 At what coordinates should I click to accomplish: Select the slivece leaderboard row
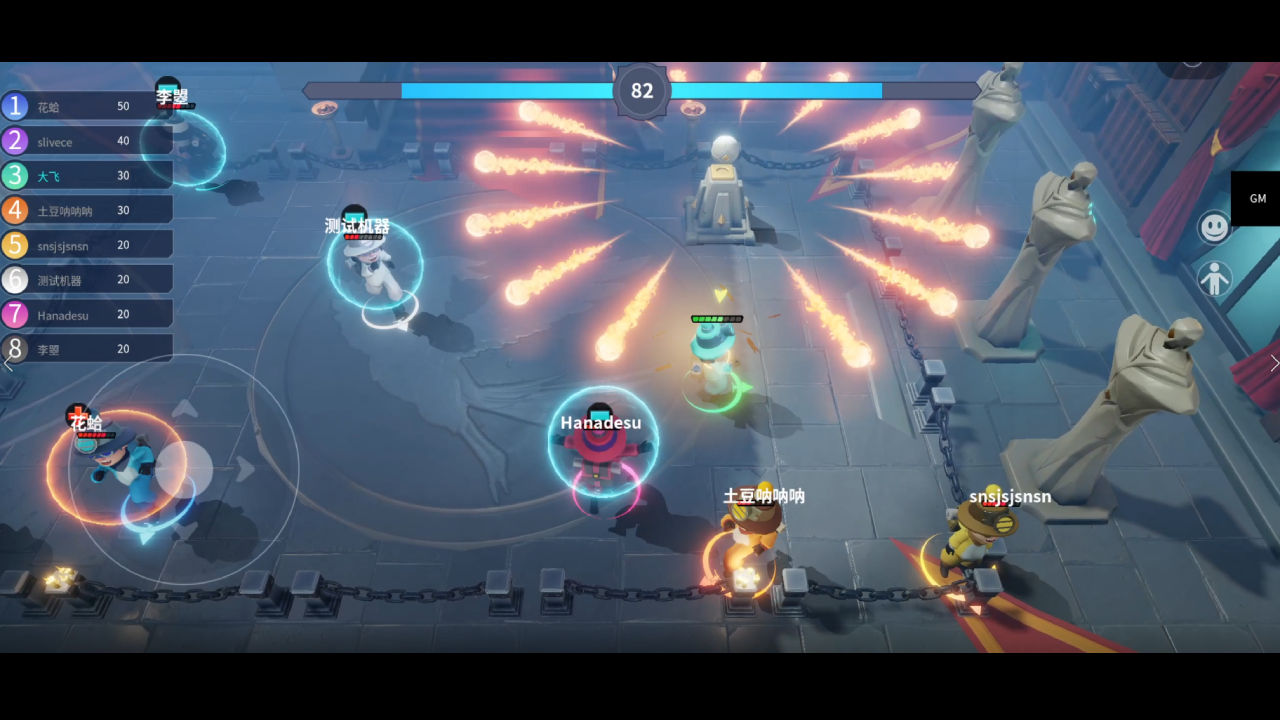point(86,141)
